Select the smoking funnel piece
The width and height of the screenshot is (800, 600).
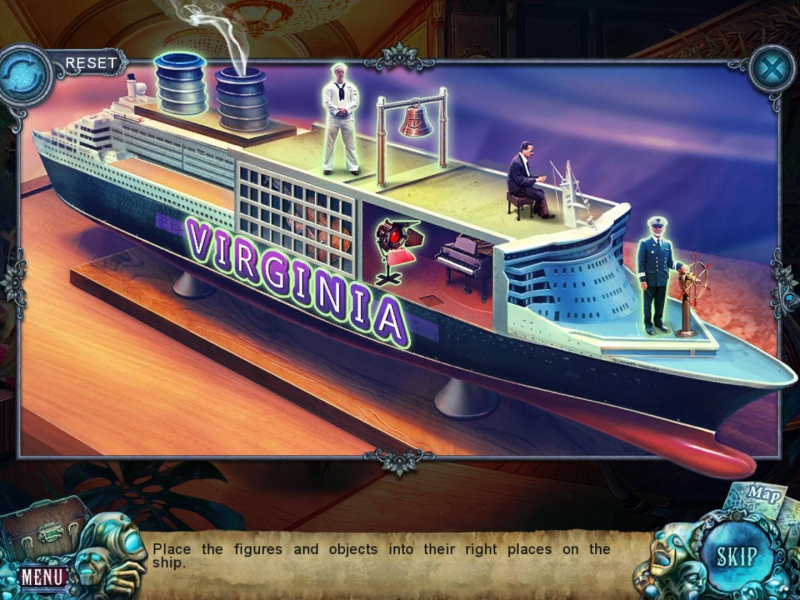(241, 97)
